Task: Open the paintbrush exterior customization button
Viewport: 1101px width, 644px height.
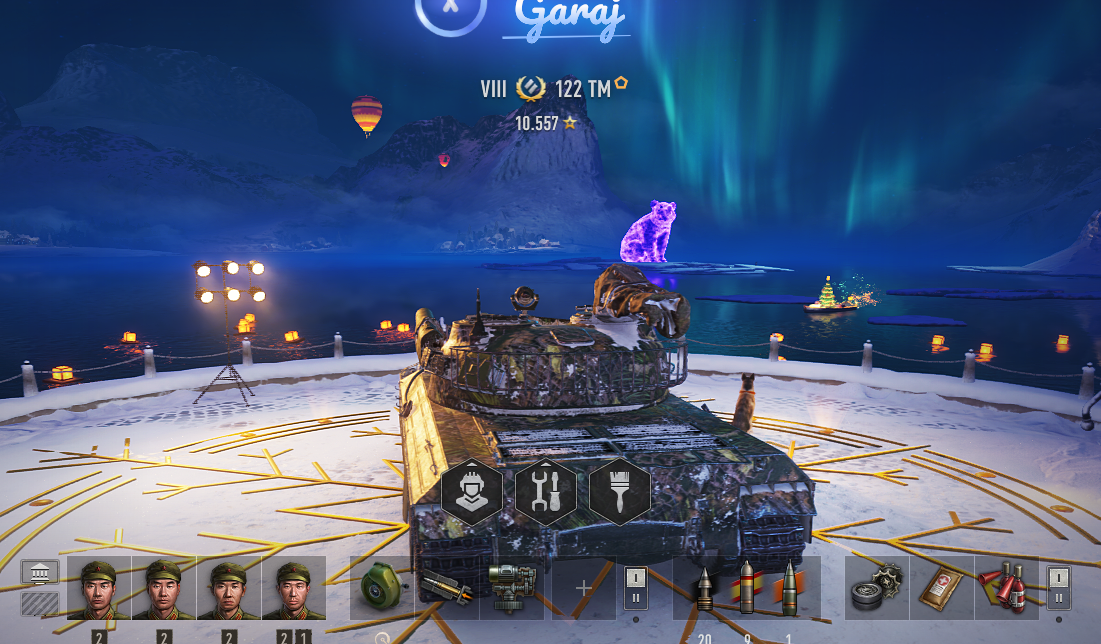Action: click(x=619, y=492)
